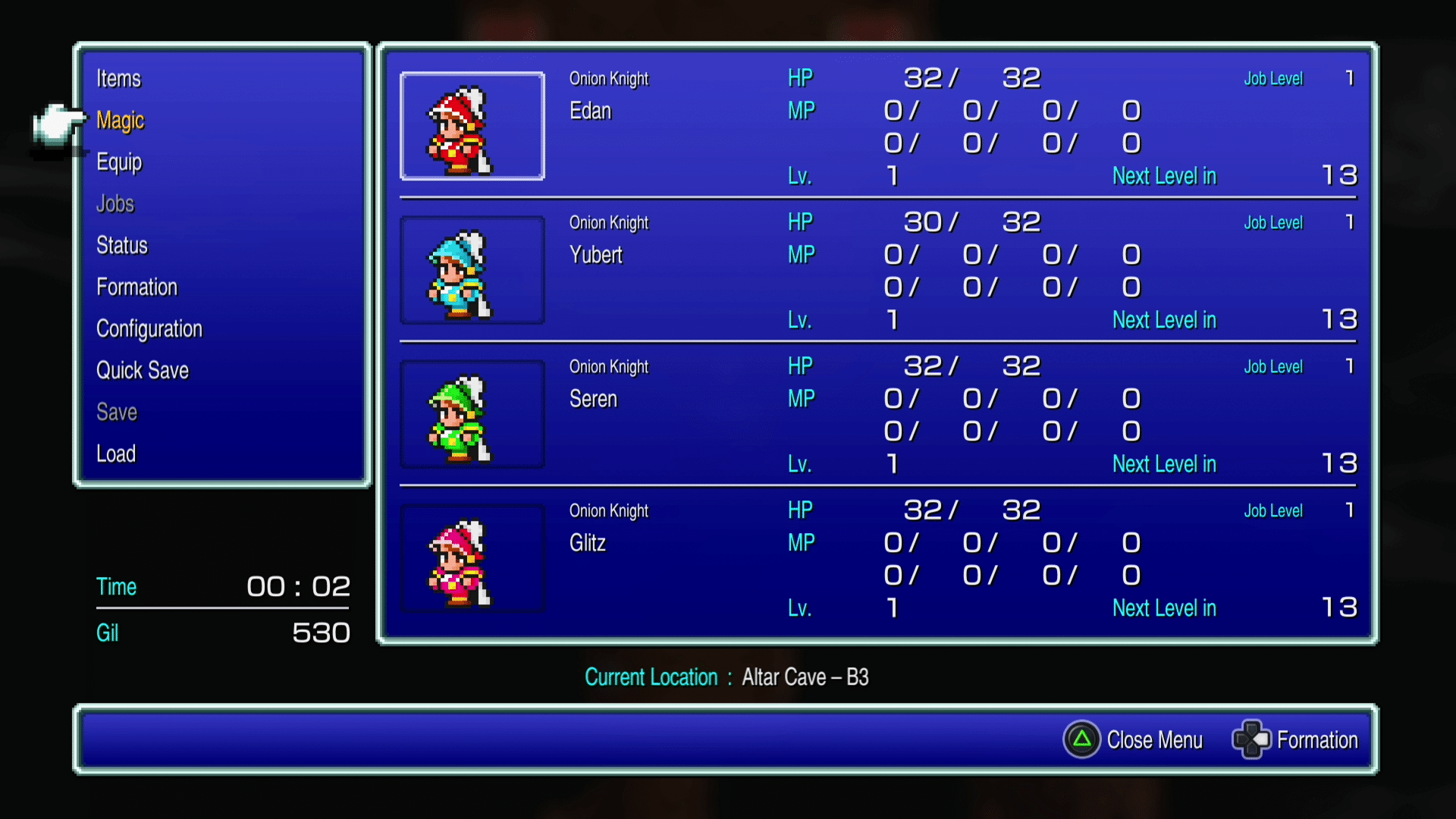Click the Altar Cave B3 location text
Screen dimensions: 1456x819
point(805,677)
